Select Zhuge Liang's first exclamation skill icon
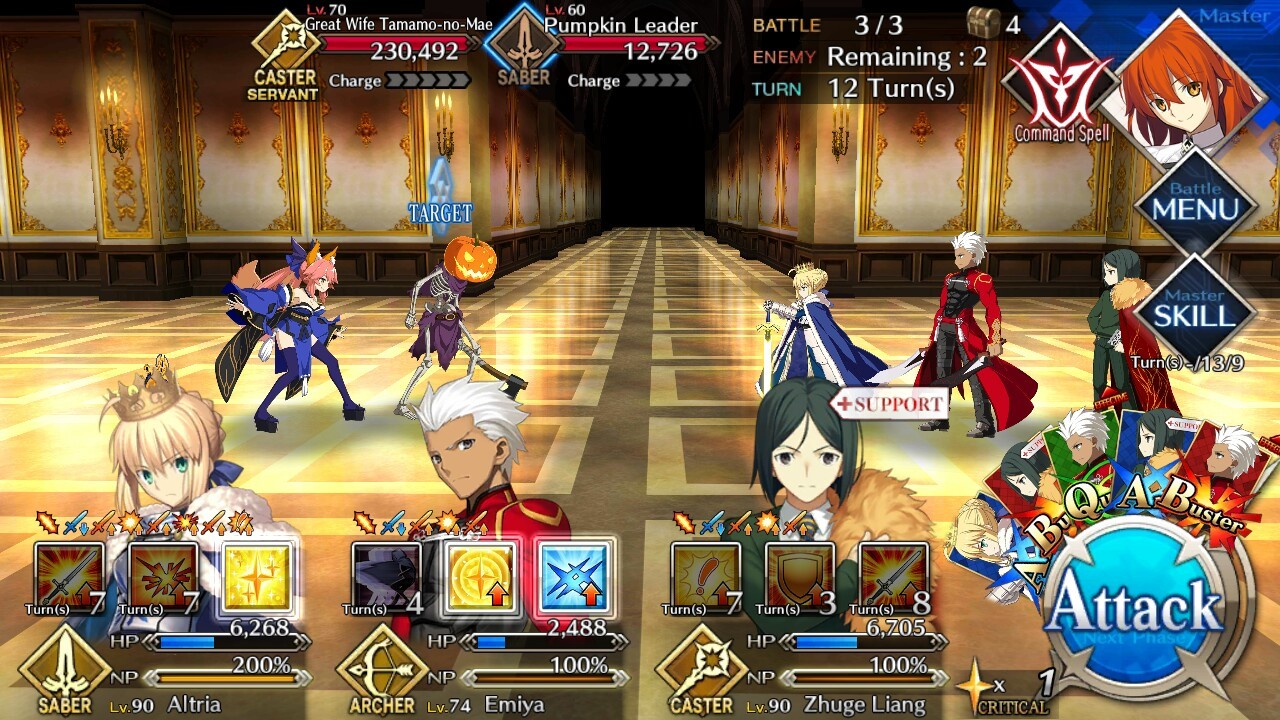 click(705, 577)
